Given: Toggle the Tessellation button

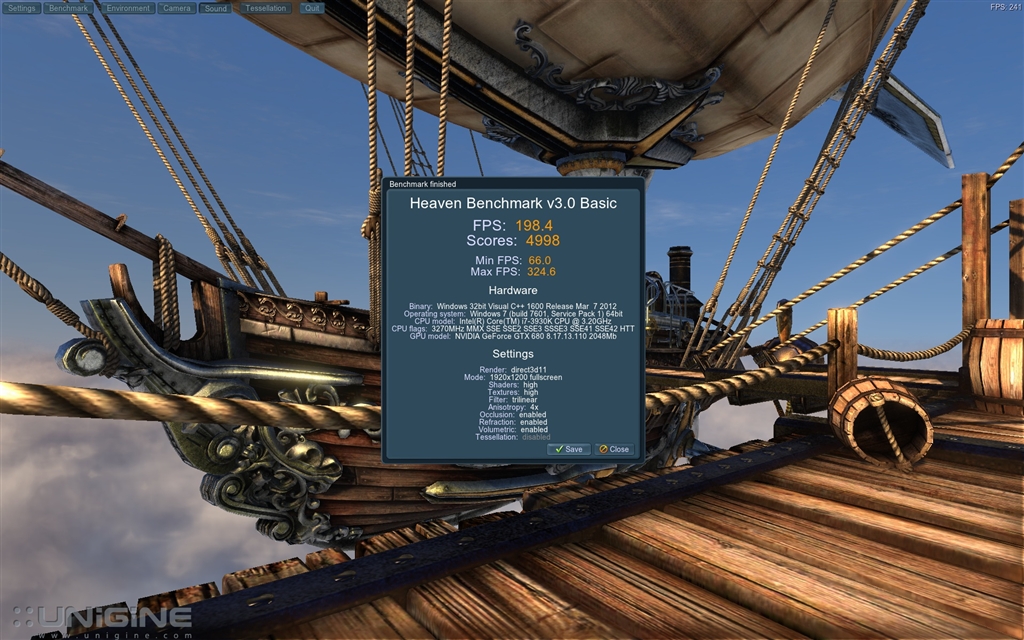Looking at the screenshot, I should (266, 8).
